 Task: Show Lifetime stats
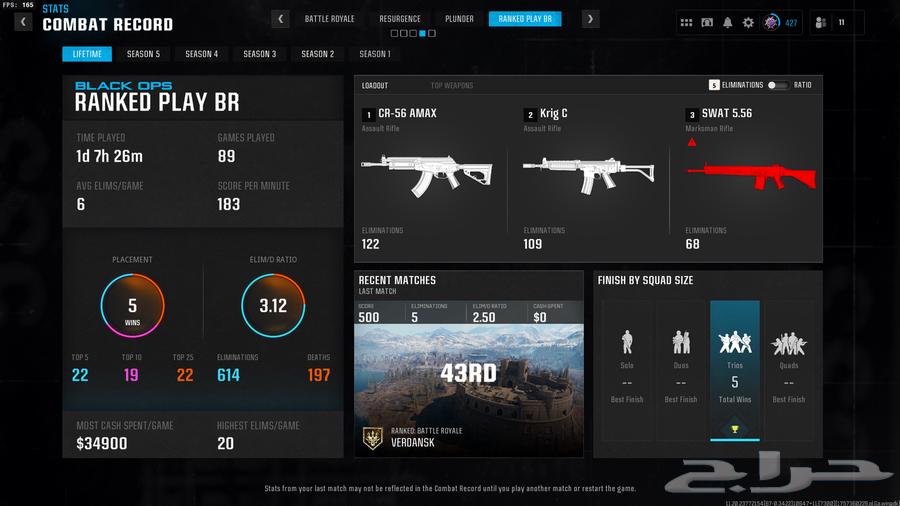point(87,54)
